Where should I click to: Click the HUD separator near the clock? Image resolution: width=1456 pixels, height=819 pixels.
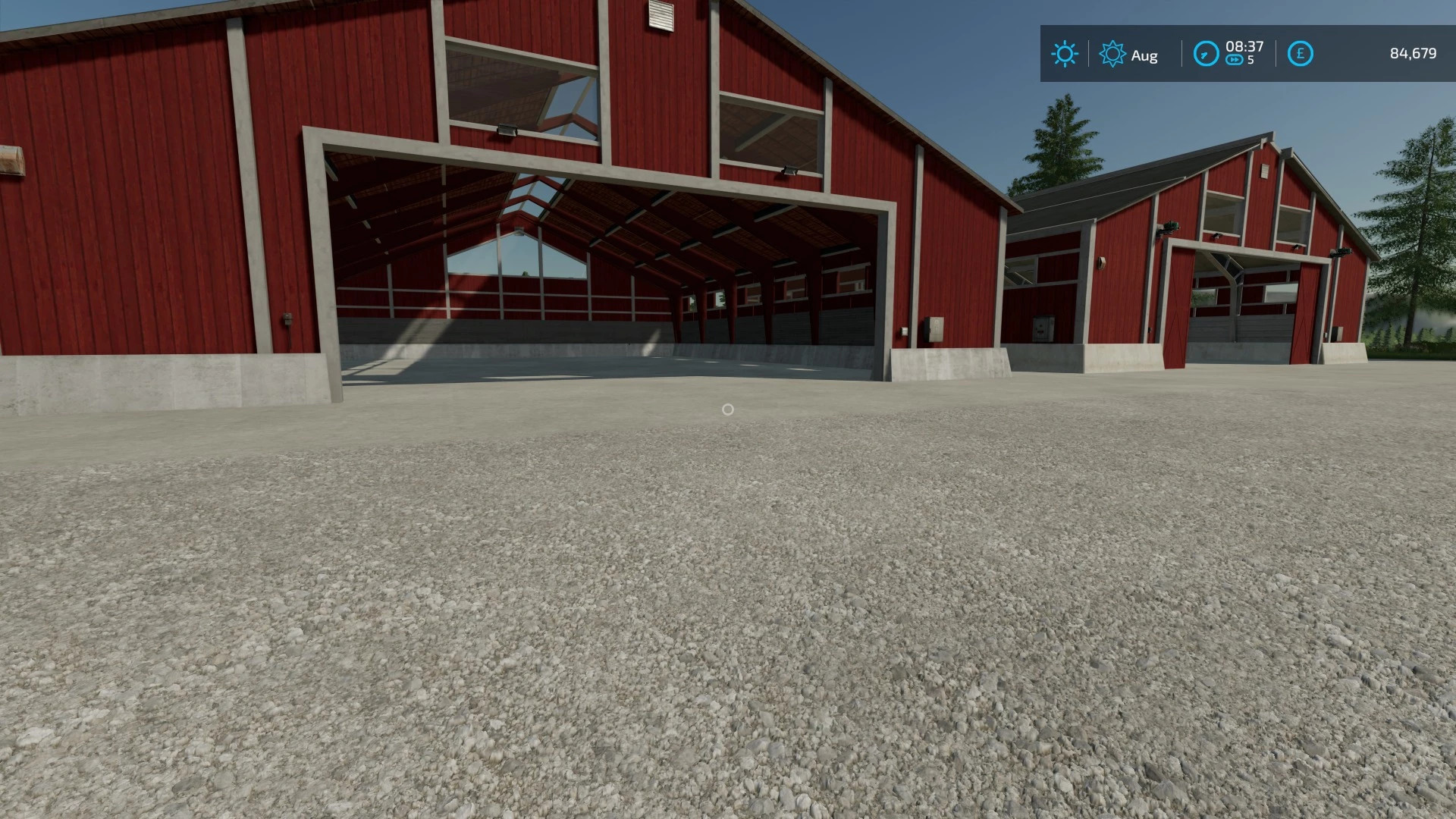point(1181,54)
